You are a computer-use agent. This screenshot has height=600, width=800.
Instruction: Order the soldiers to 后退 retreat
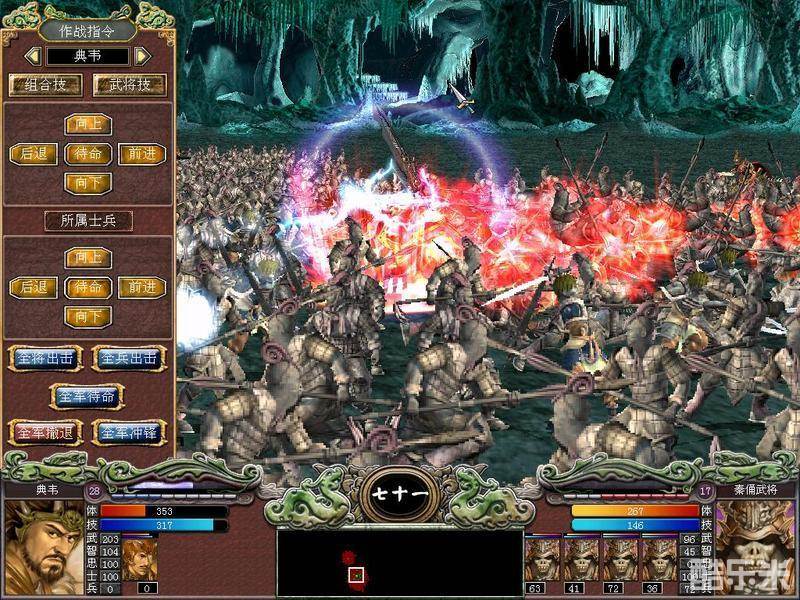tap(34, 287)
